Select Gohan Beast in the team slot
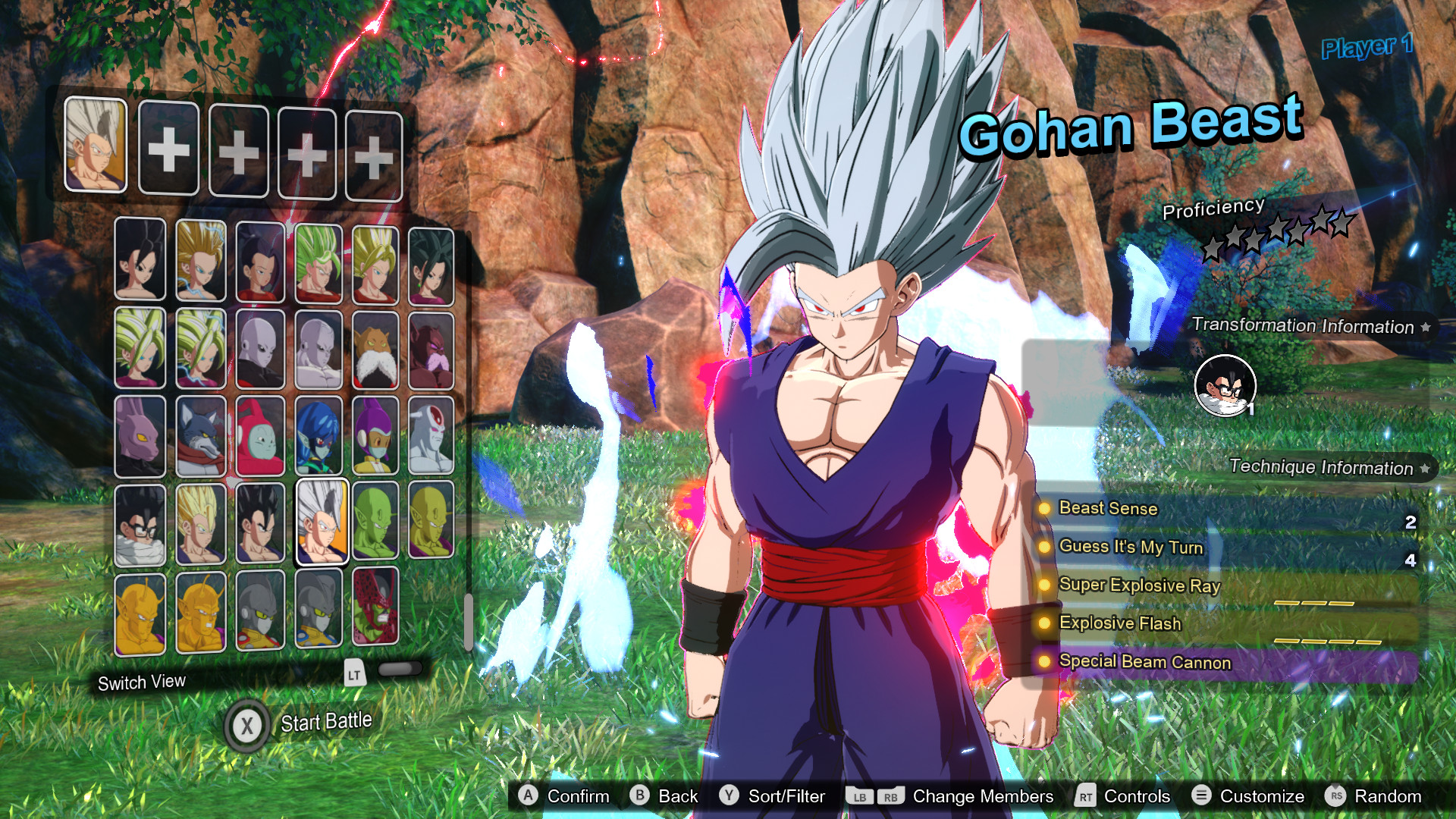The height and width of the screenshot is (819, 1456). click(x=96, y=144)
